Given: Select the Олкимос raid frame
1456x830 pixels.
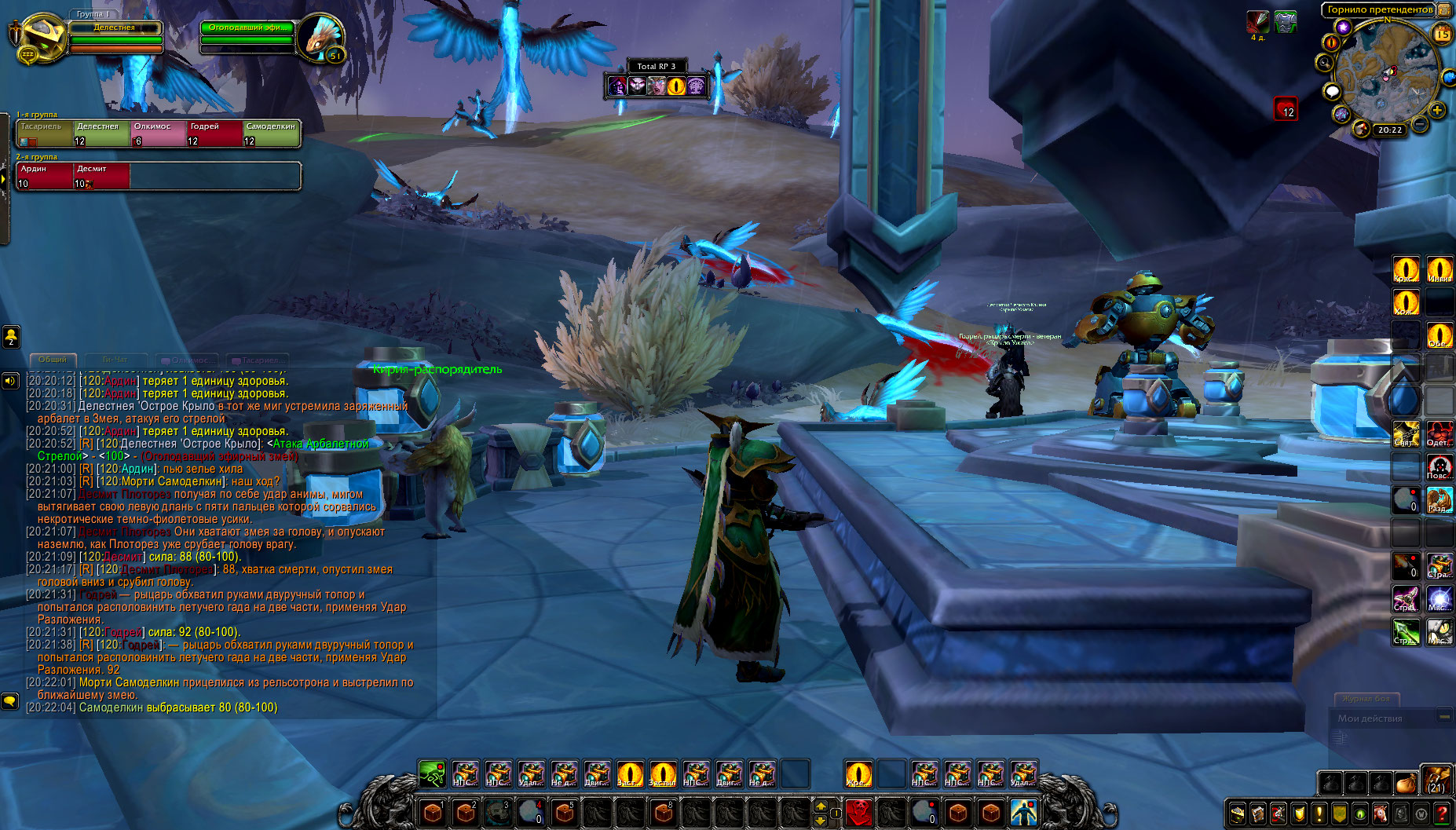Looking at the screenshot, I should click(159, 133).
